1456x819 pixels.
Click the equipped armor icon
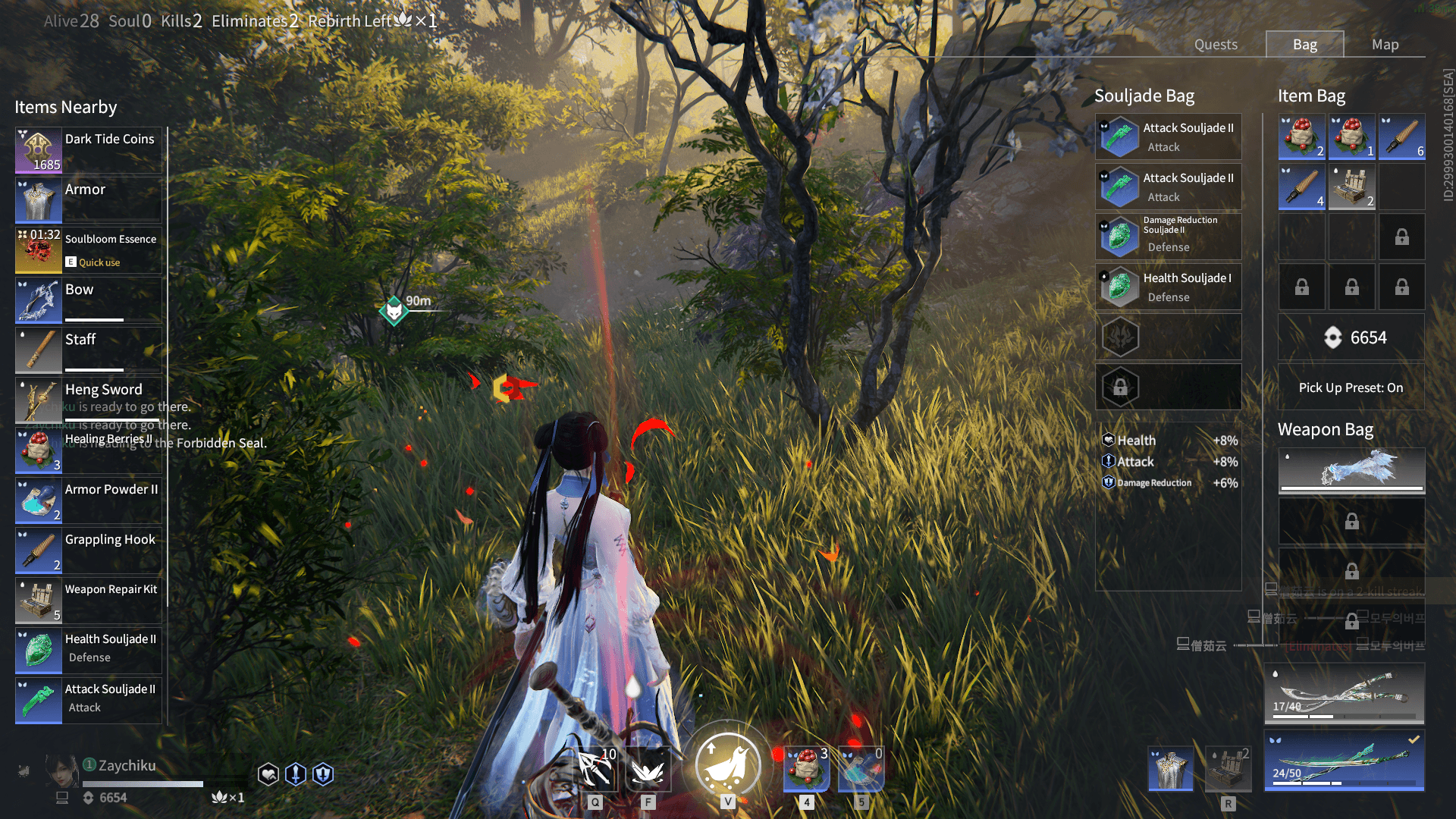1171,769
